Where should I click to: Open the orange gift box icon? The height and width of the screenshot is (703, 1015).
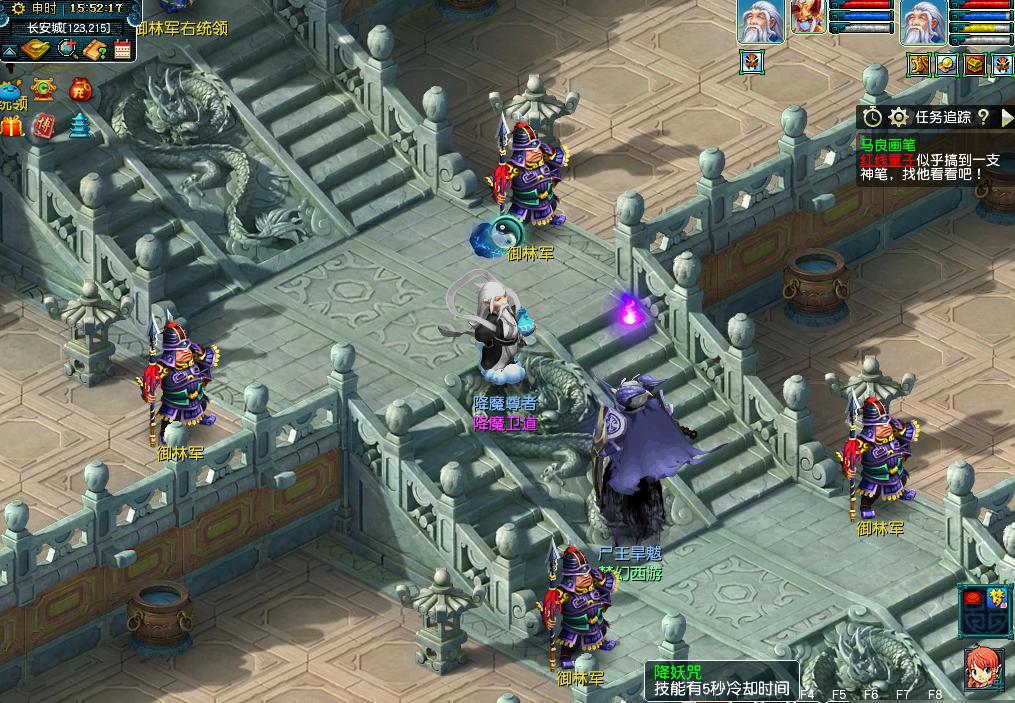tap(12, 127)
